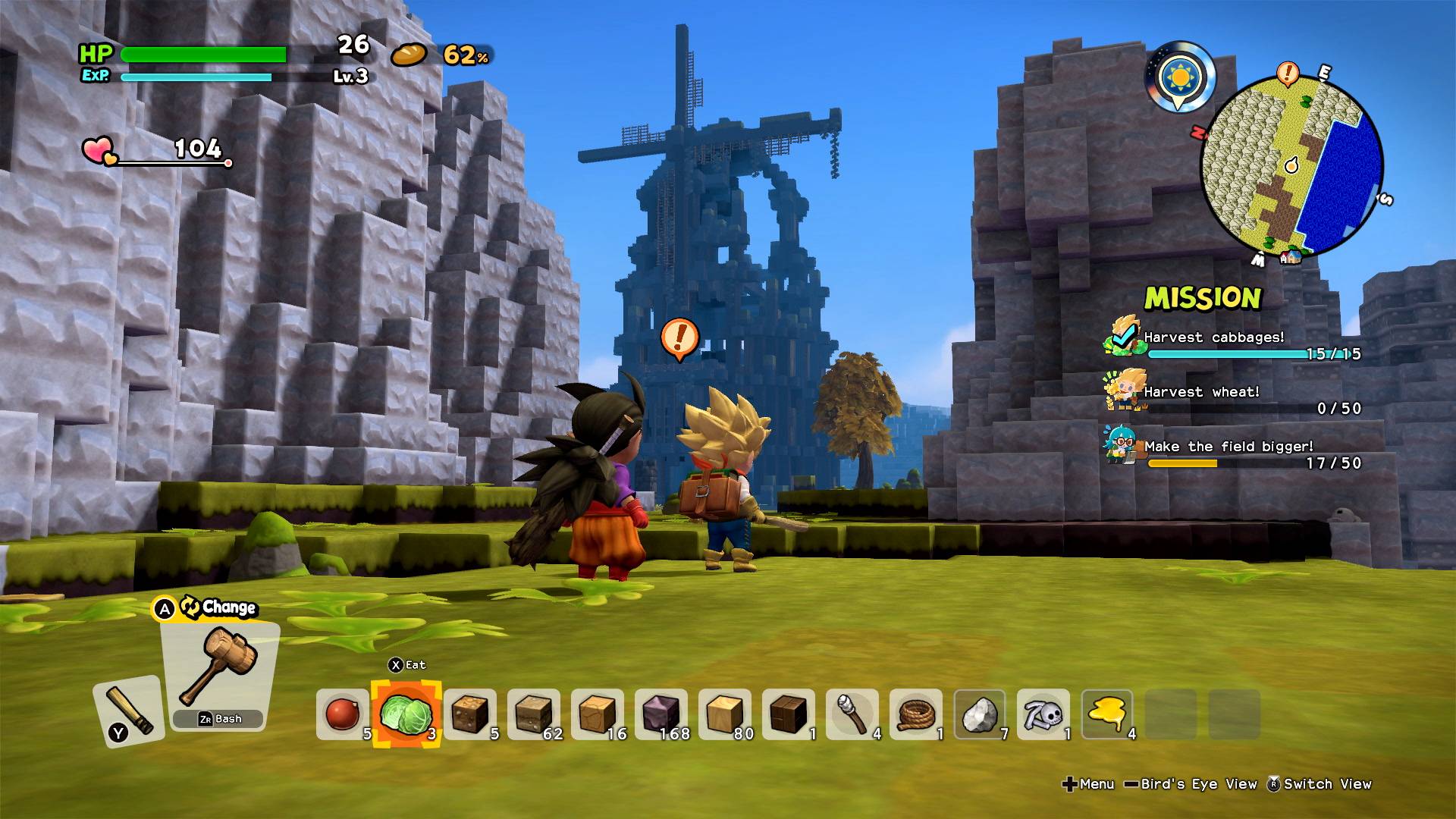Select the cracked sandstone block stack of 16
Screen dimensions: 1456x819
[x=597, y=714]
